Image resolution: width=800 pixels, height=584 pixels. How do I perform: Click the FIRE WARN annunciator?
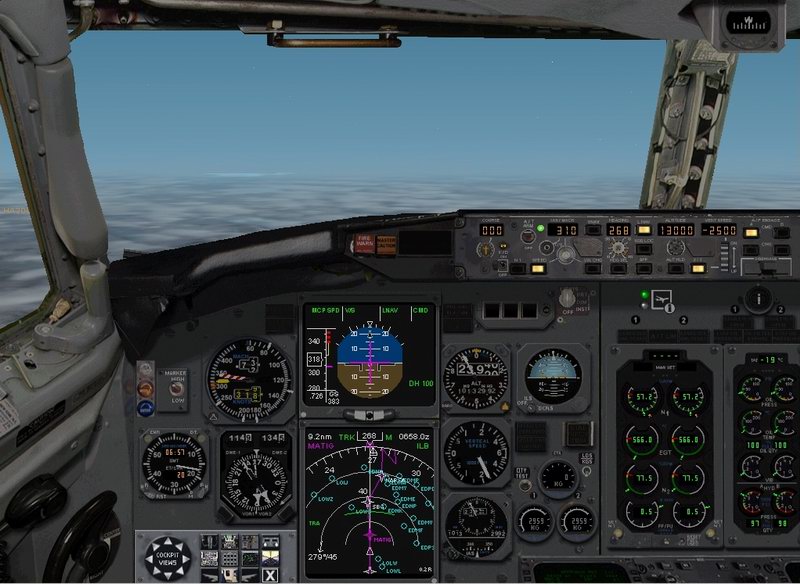pyautogui.click(x=363, y=243)
